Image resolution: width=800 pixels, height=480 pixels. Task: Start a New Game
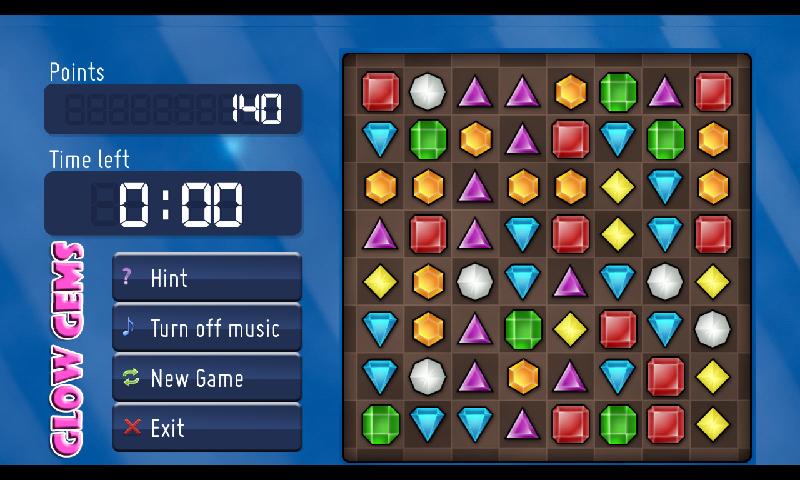206,378
